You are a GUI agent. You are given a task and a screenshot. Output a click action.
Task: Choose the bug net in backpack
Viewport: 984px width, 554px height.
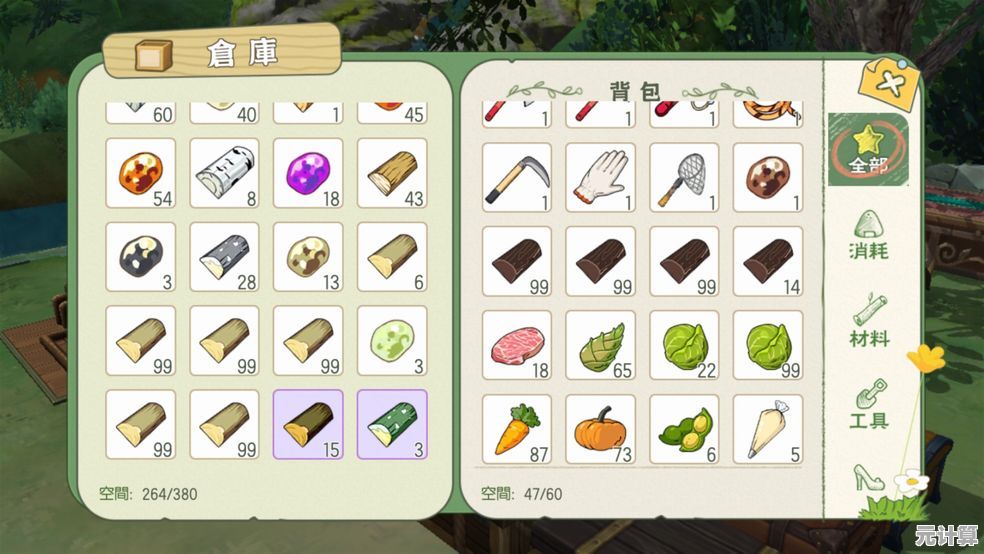pos(684,178)
